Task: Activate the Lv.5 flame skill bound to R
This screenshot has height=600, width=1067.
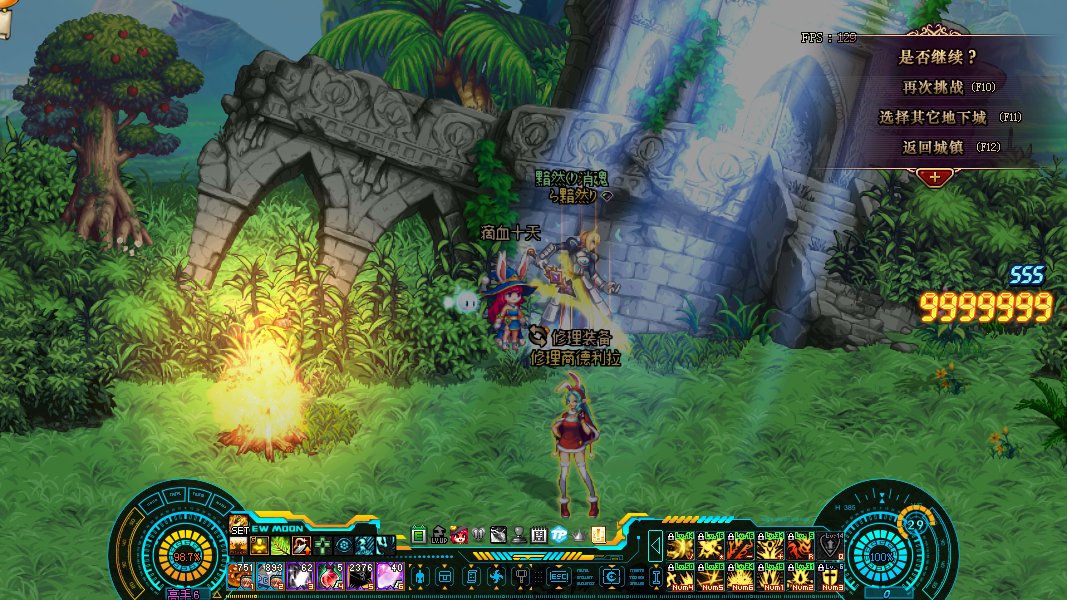Action: click(800, 546)
